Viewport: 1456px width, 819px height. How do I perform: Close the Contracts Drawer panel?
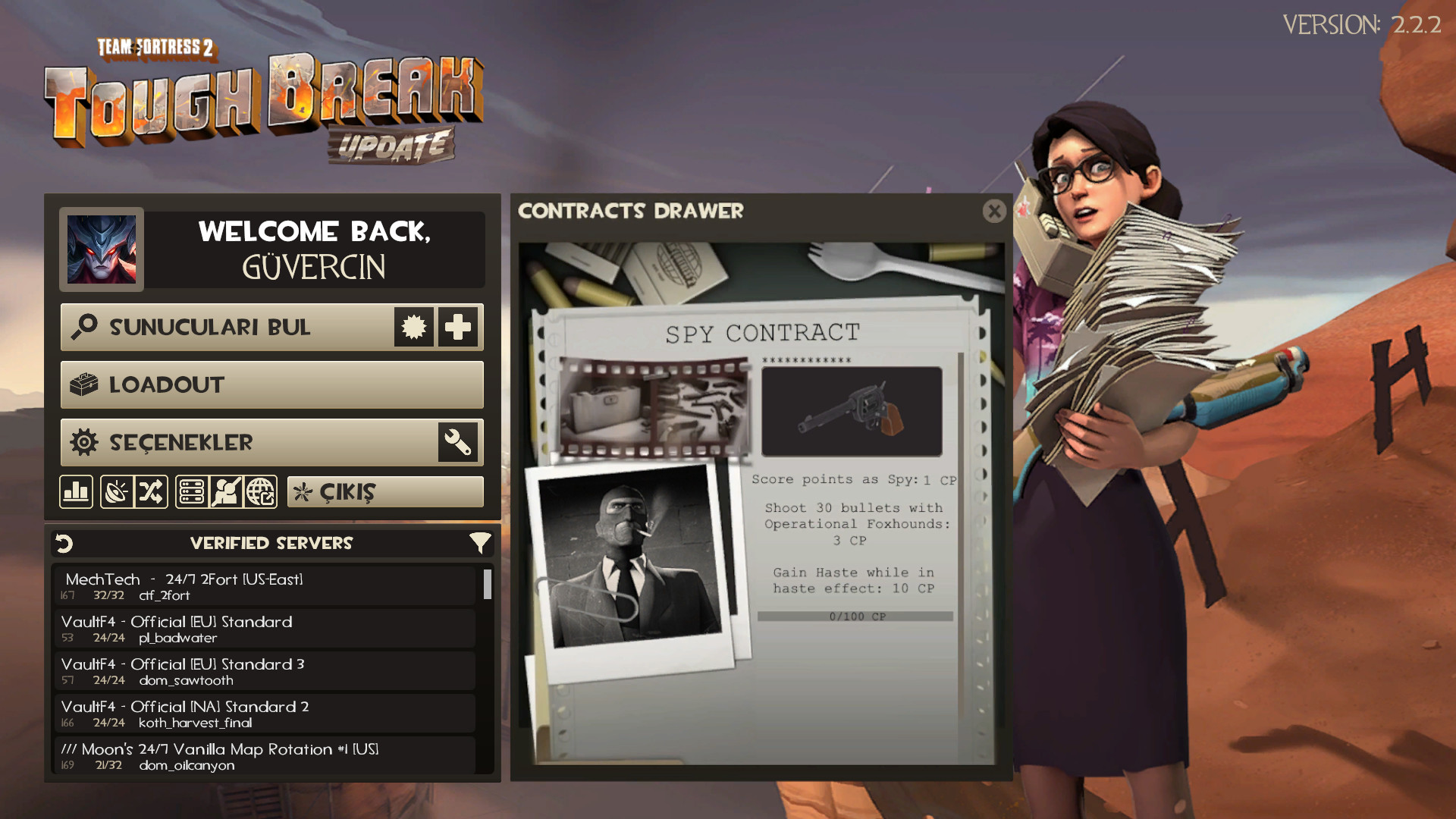point(994,211)
